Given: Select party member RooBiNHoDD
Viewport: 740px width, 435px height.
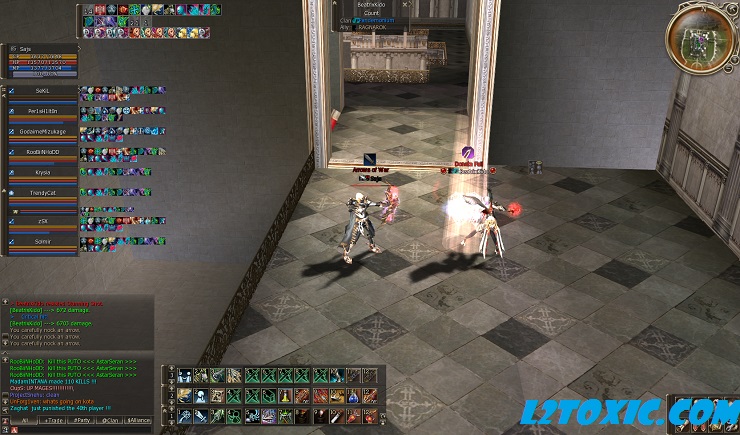Looking at the screenshot, I should (43, 152).
